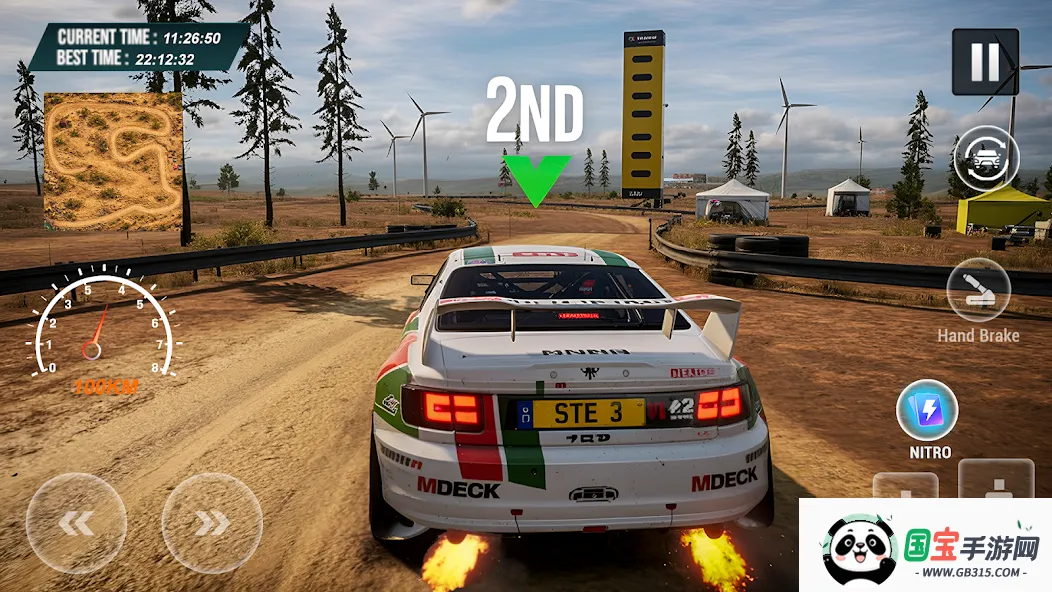Activate the NITRO boost

pos(927,411)
